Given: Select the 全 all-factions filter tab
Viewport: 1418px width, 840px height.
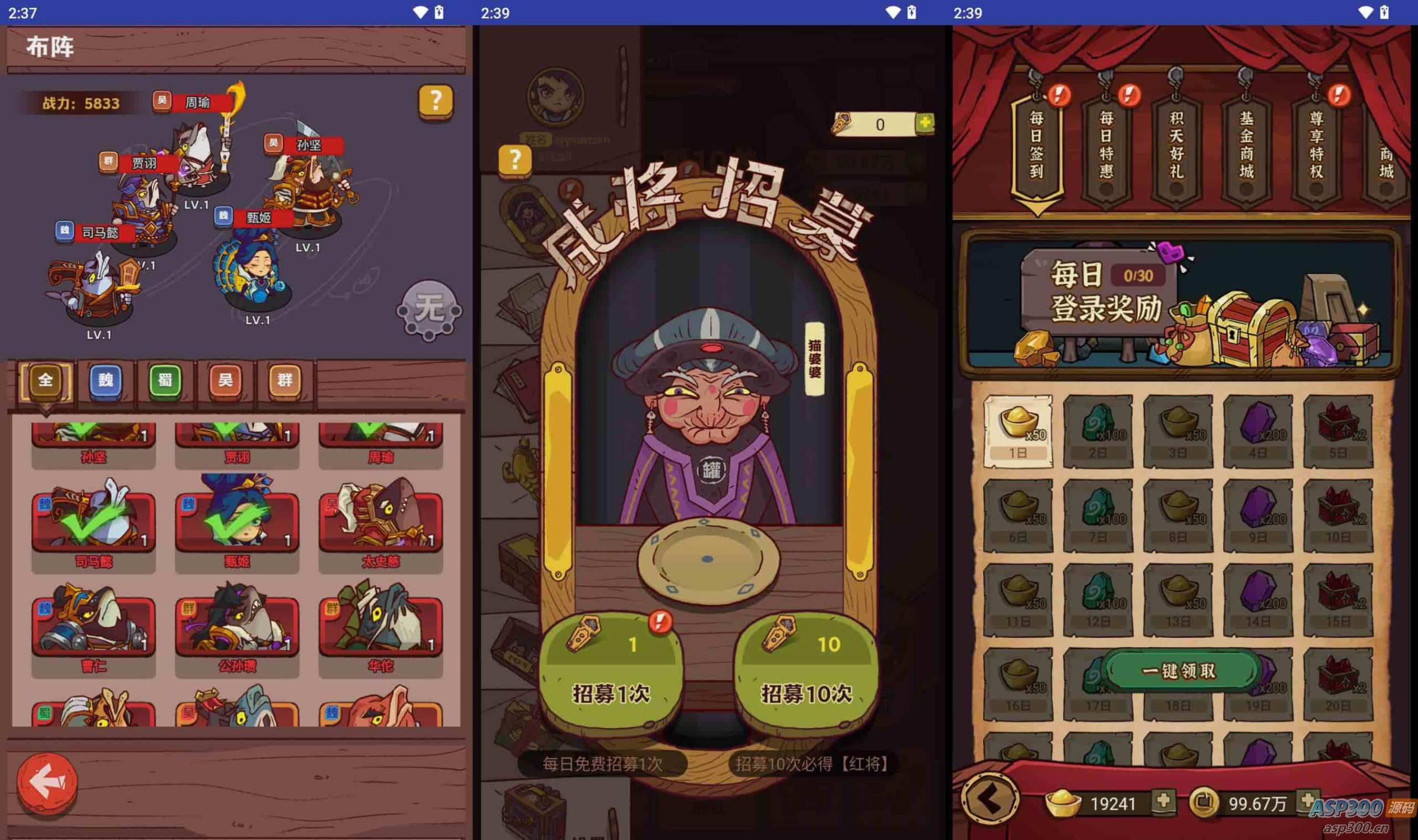Looking at the screenshot, I should click(x=45, y=380).
